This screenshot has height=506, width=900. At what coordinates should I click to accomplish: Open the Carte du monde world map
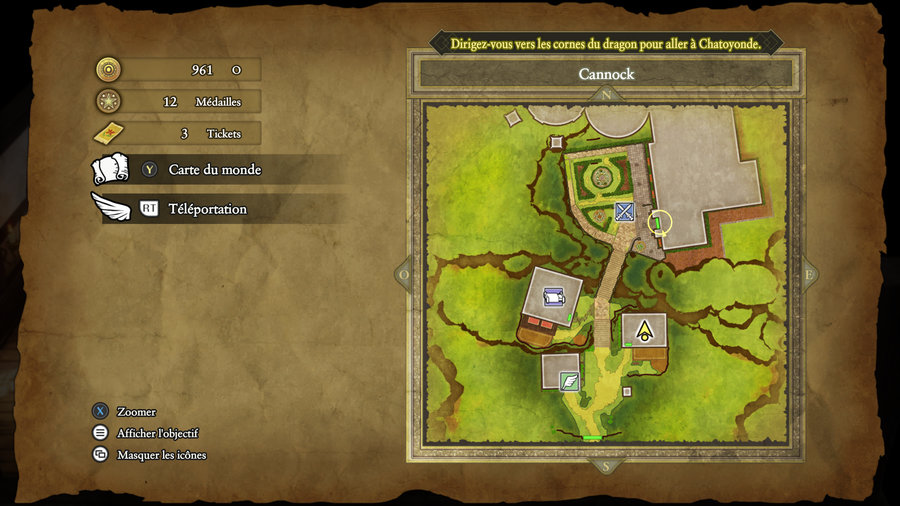pyautogui.click(x=214, y=170)
